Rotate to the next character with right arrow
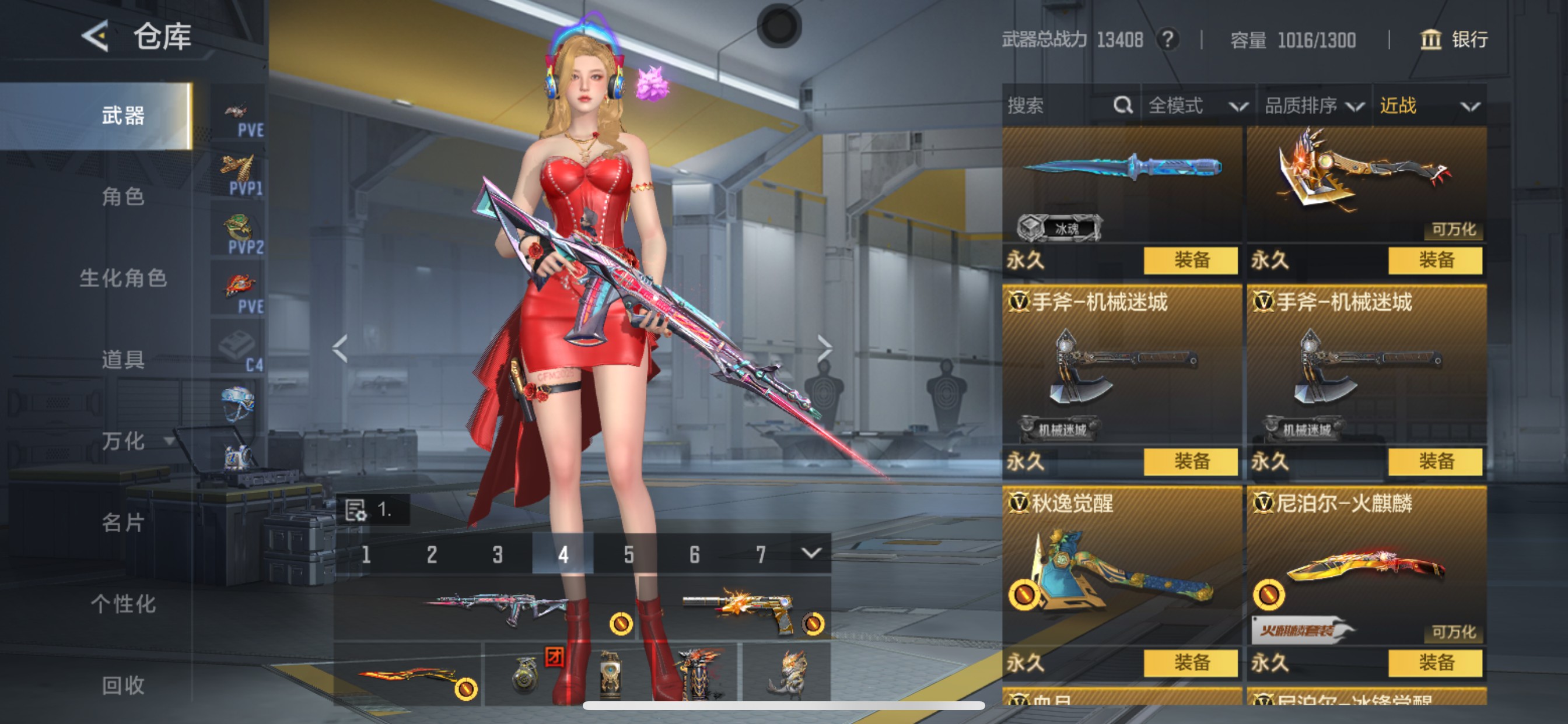This screenshot has height=724, width=1568. click(824, 349)
